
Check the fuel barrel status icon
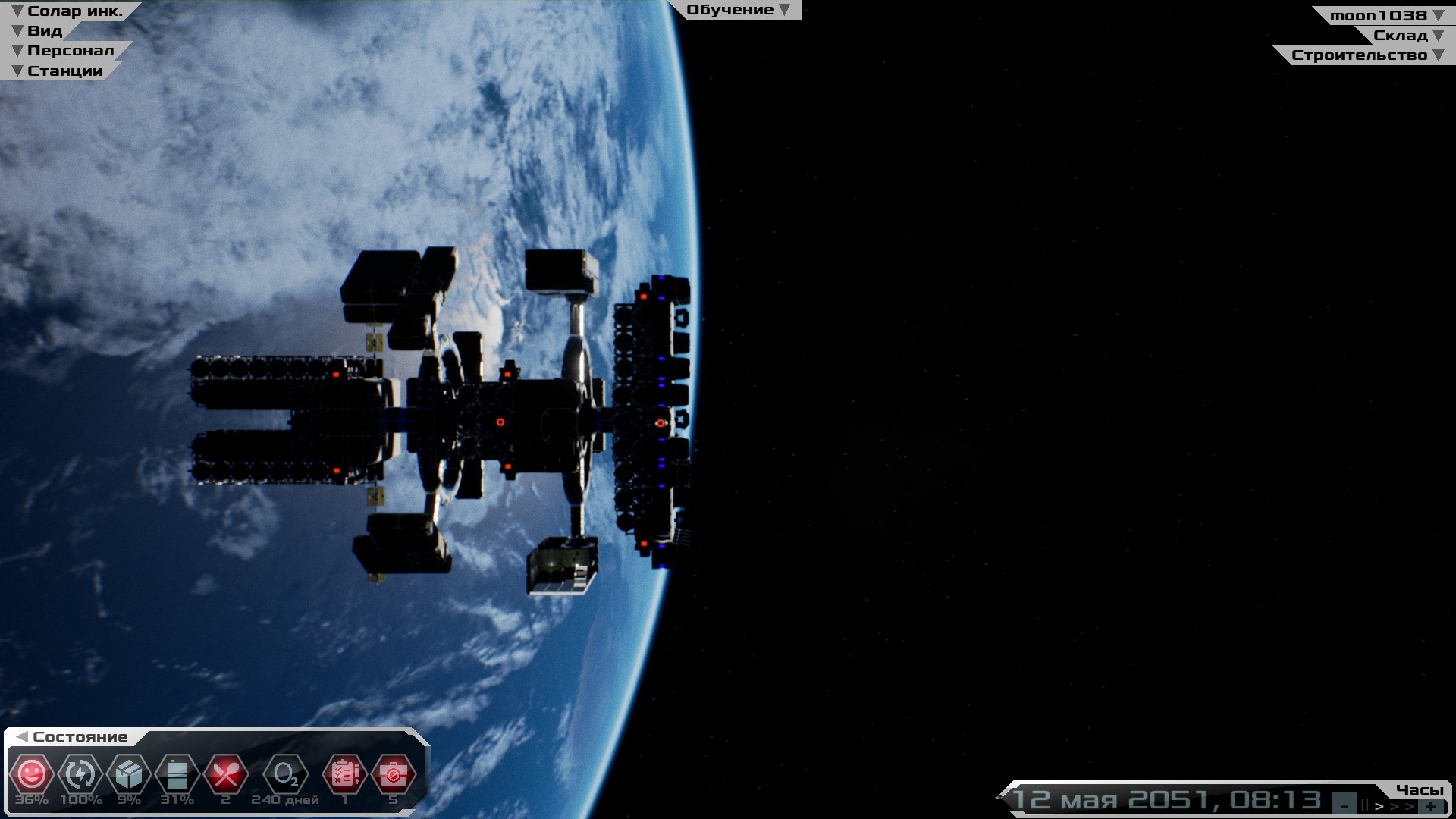pos(177,774)
